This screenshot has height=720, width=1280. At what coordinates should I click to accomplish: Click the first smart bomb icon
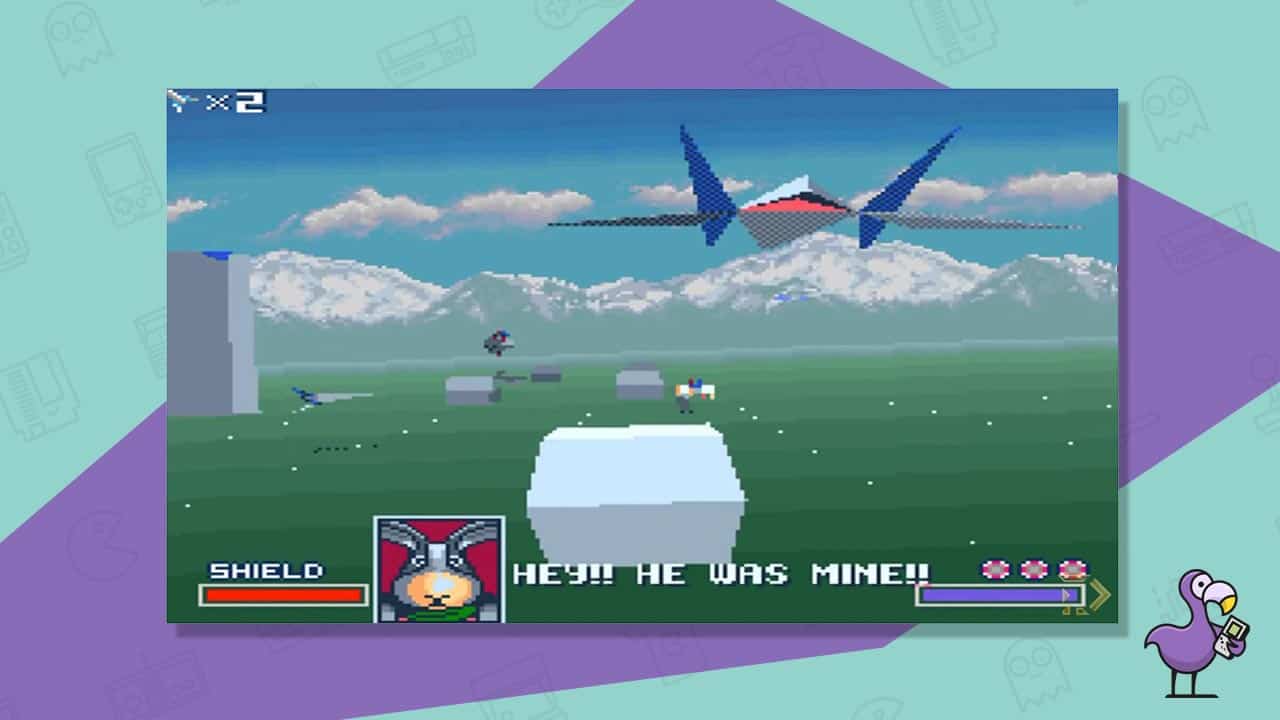[993, 570]
